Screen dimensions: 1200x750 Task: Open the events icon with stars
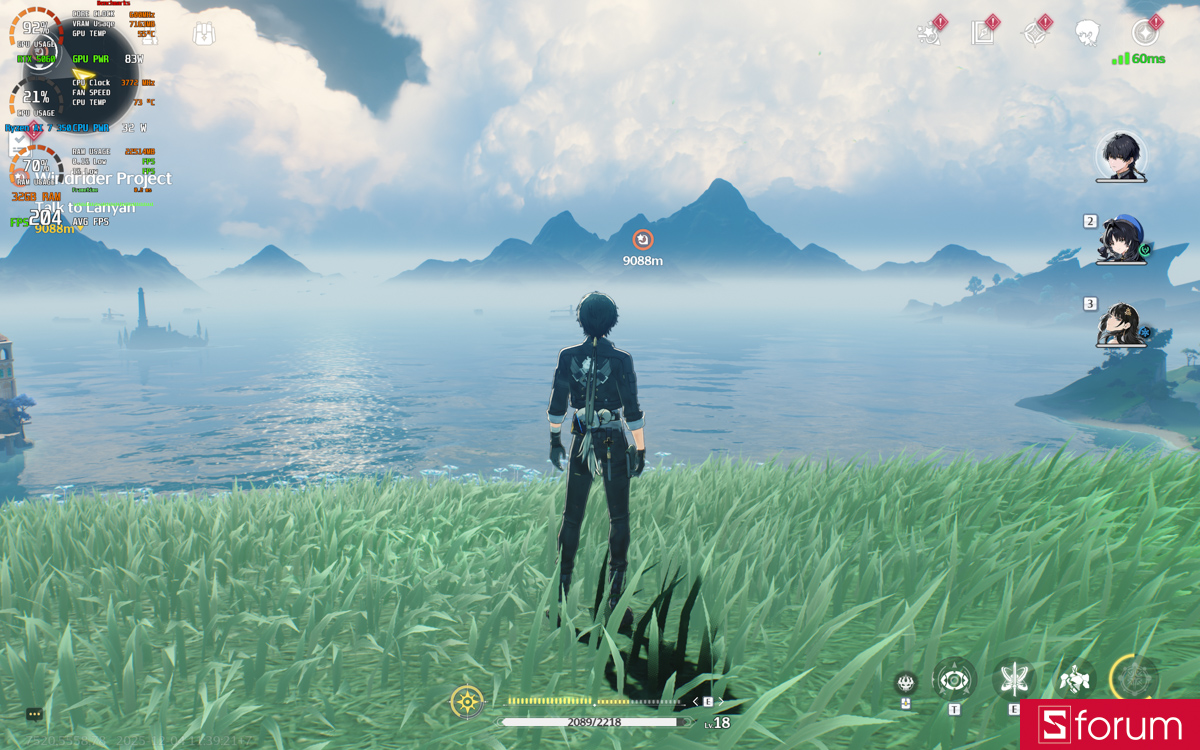click(930, 33)
